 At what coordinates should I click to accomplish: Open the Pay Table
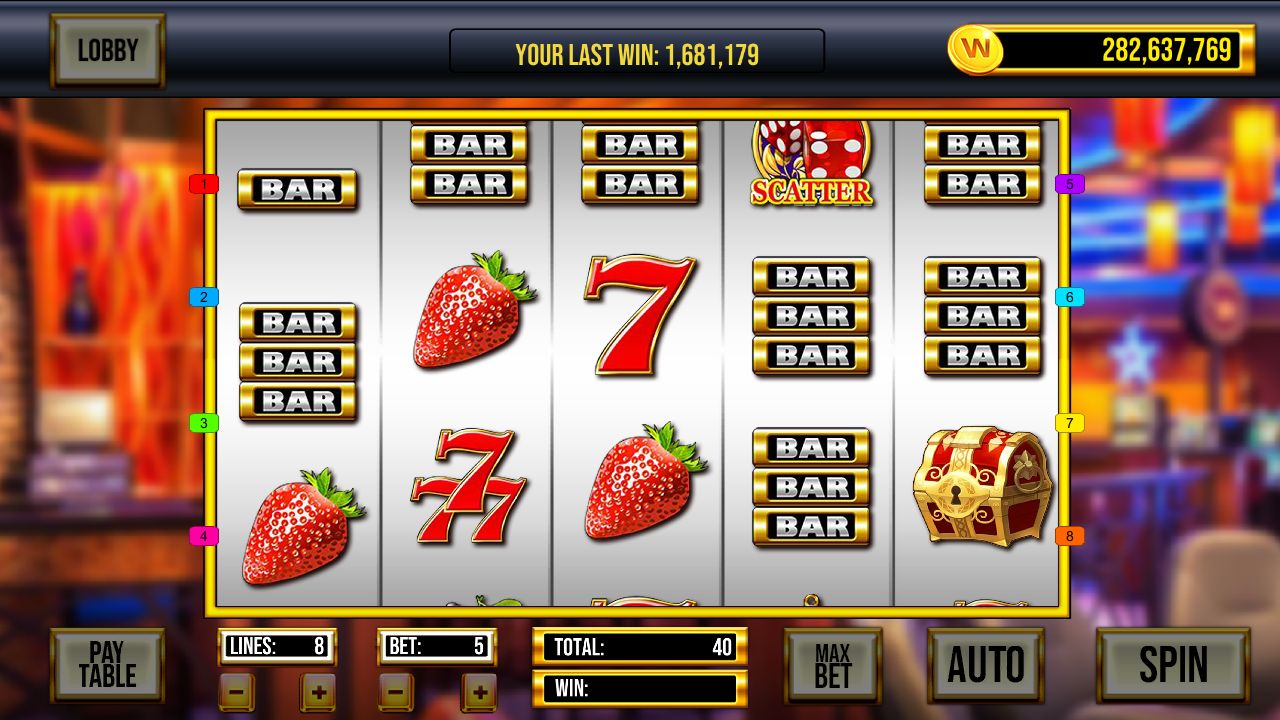pyautogui.click(x=107, y=664)
